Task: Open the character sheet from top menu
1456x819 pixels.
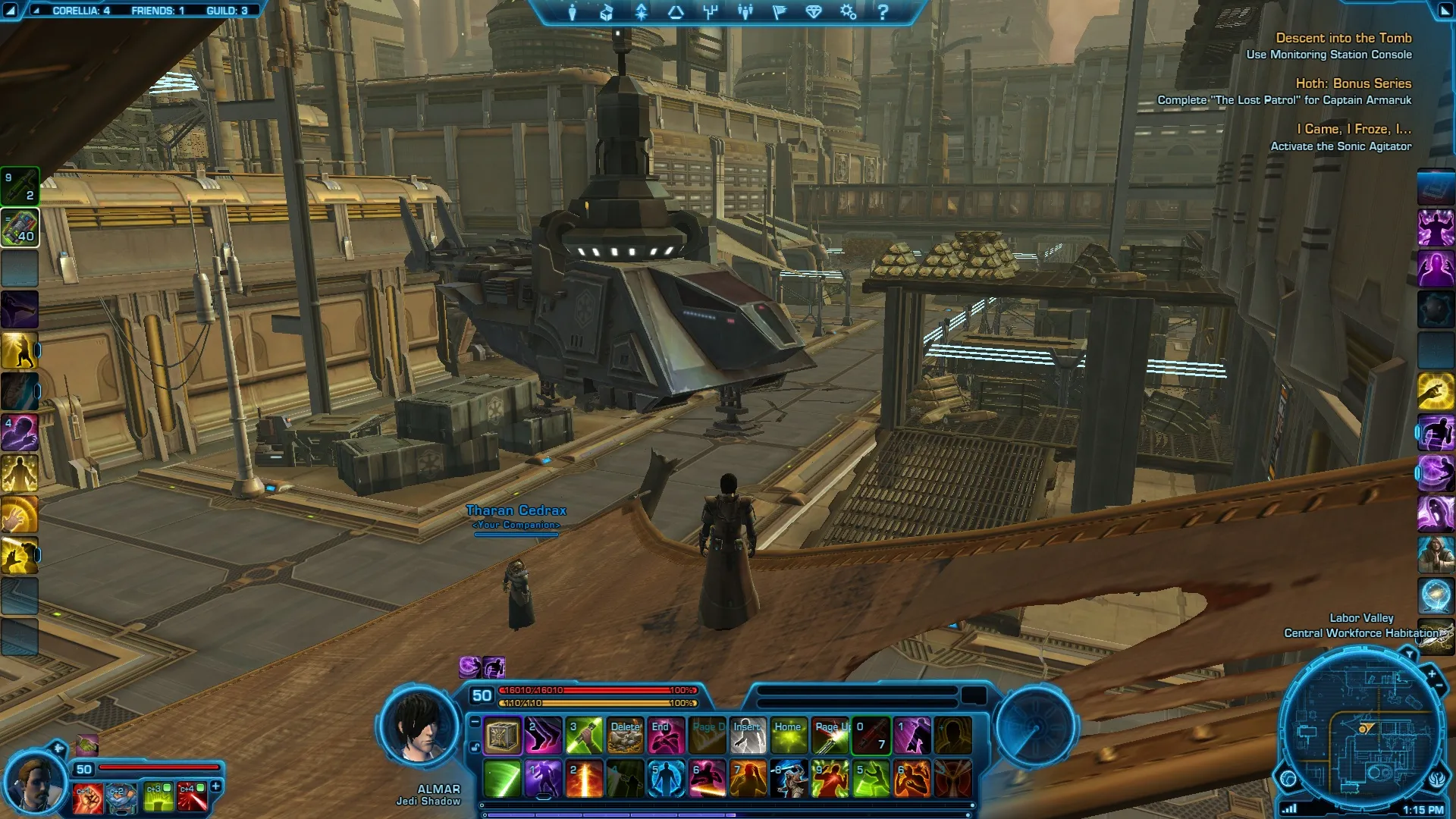Action: [573, 12]
